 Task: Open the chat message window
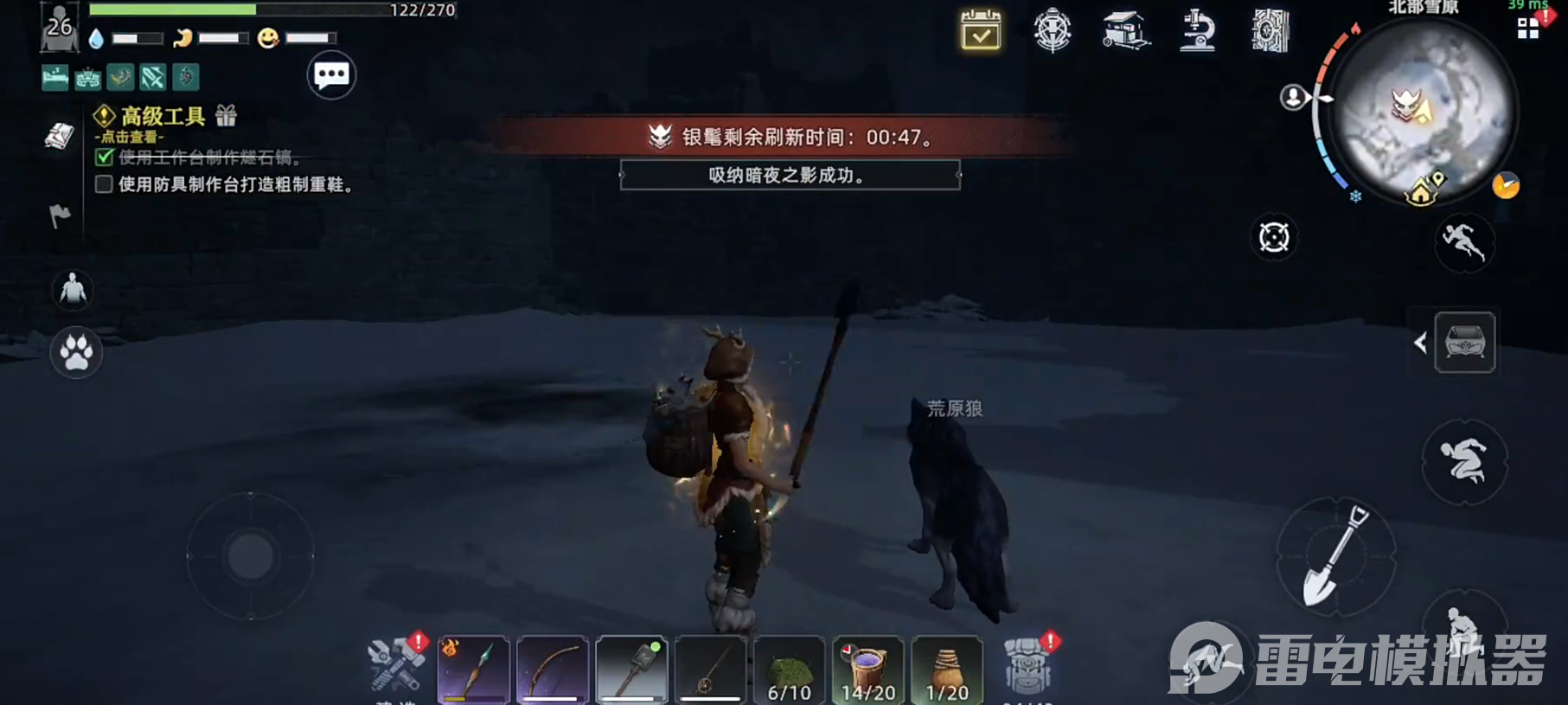click(x=331, y=74)
